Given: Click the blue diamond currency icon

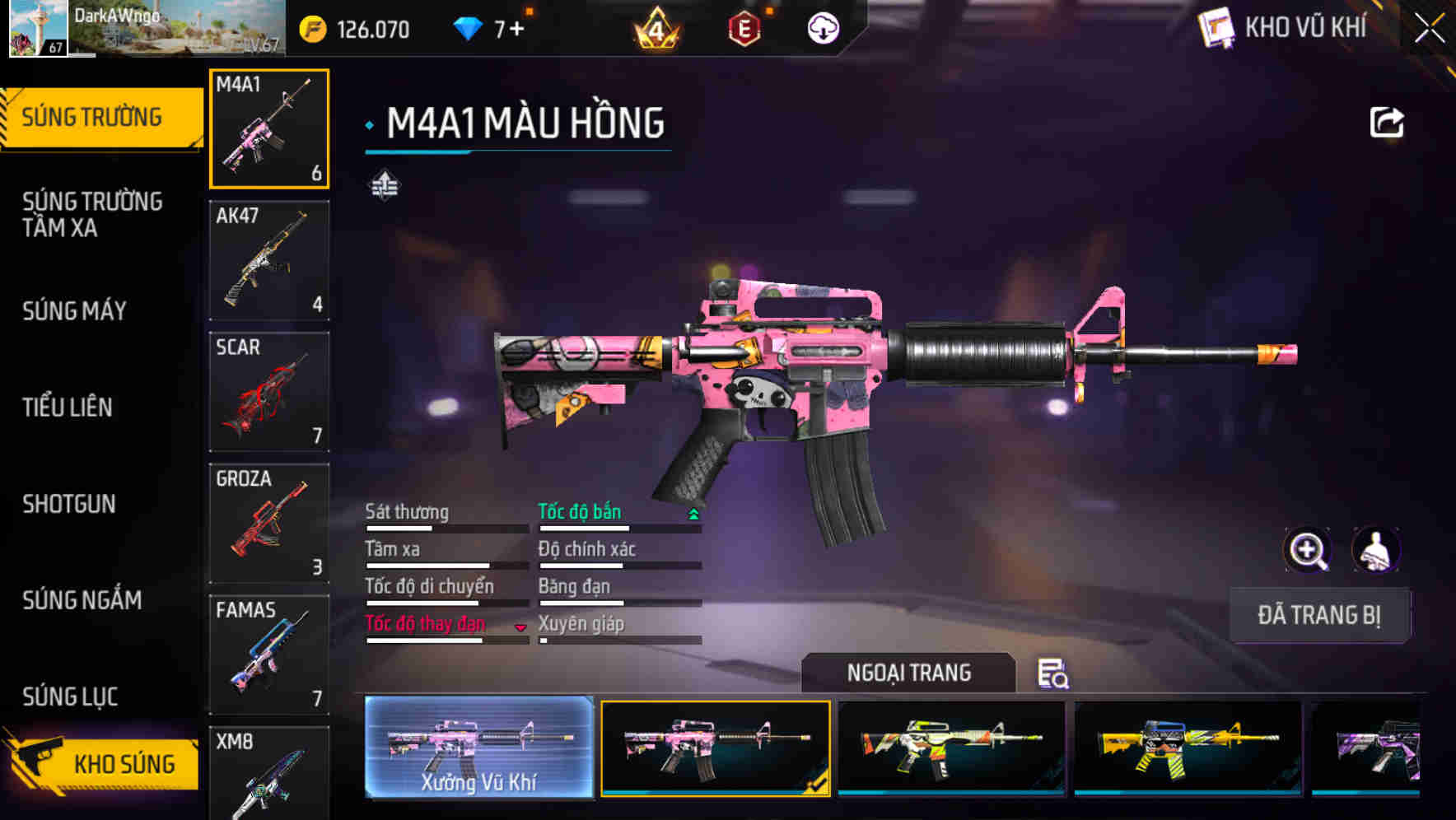Looking at the screenshot, I should pos(469,29).
